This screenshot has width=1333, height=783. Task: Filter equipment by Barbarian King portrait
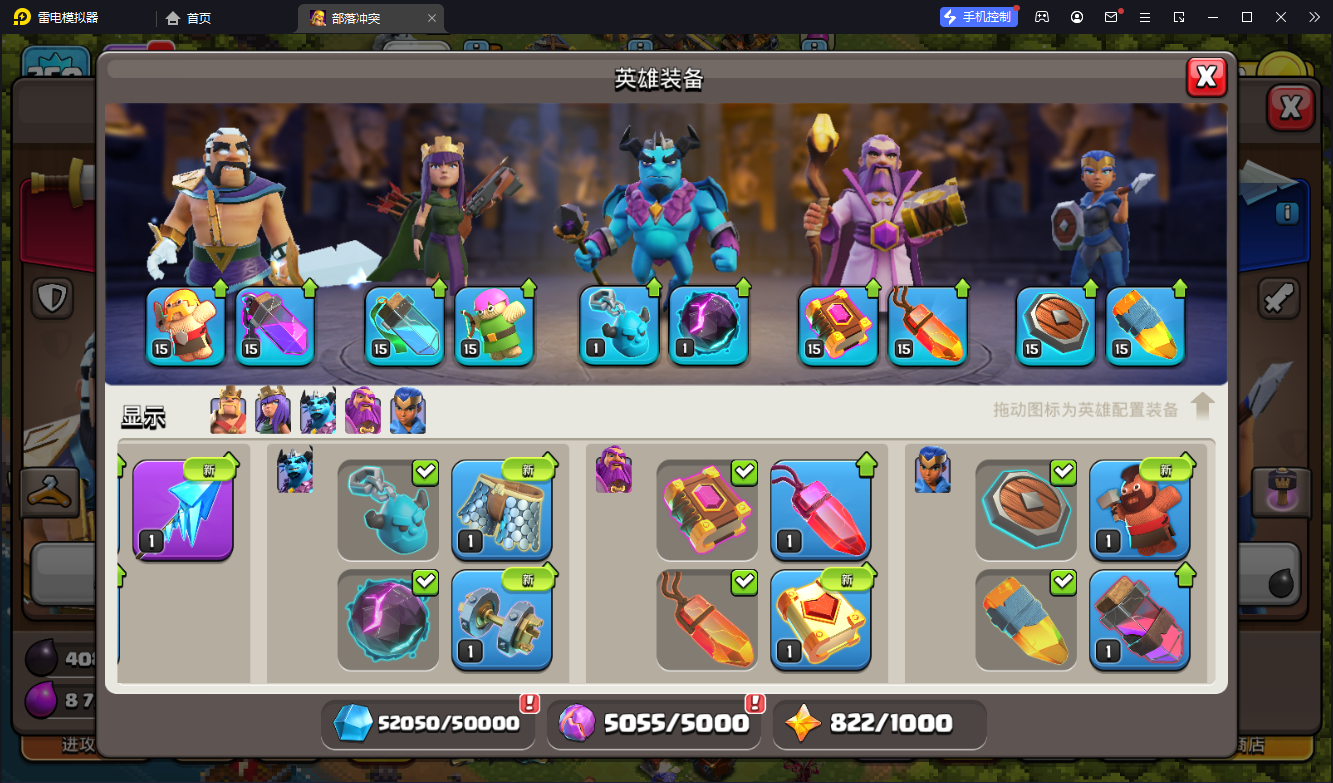coord(228,411)
